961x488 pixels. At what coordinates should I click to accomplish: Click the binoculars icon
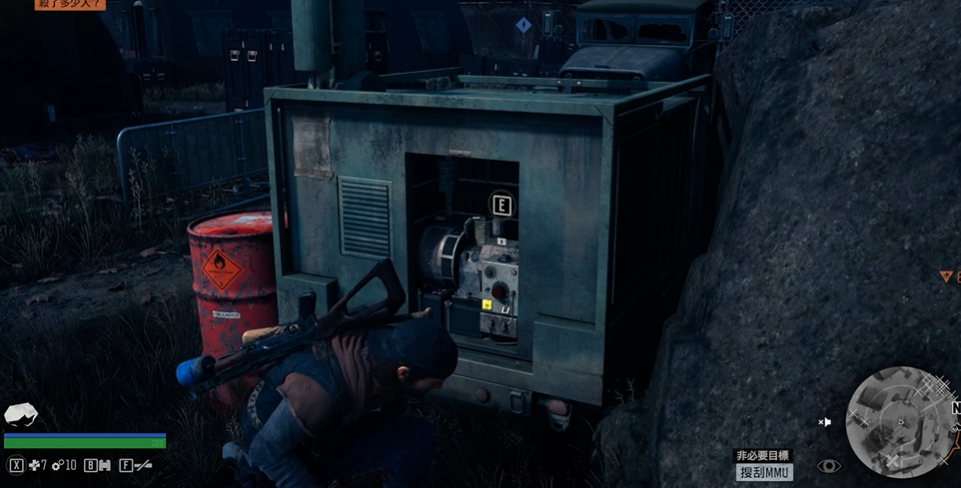[x=104, y=465]
